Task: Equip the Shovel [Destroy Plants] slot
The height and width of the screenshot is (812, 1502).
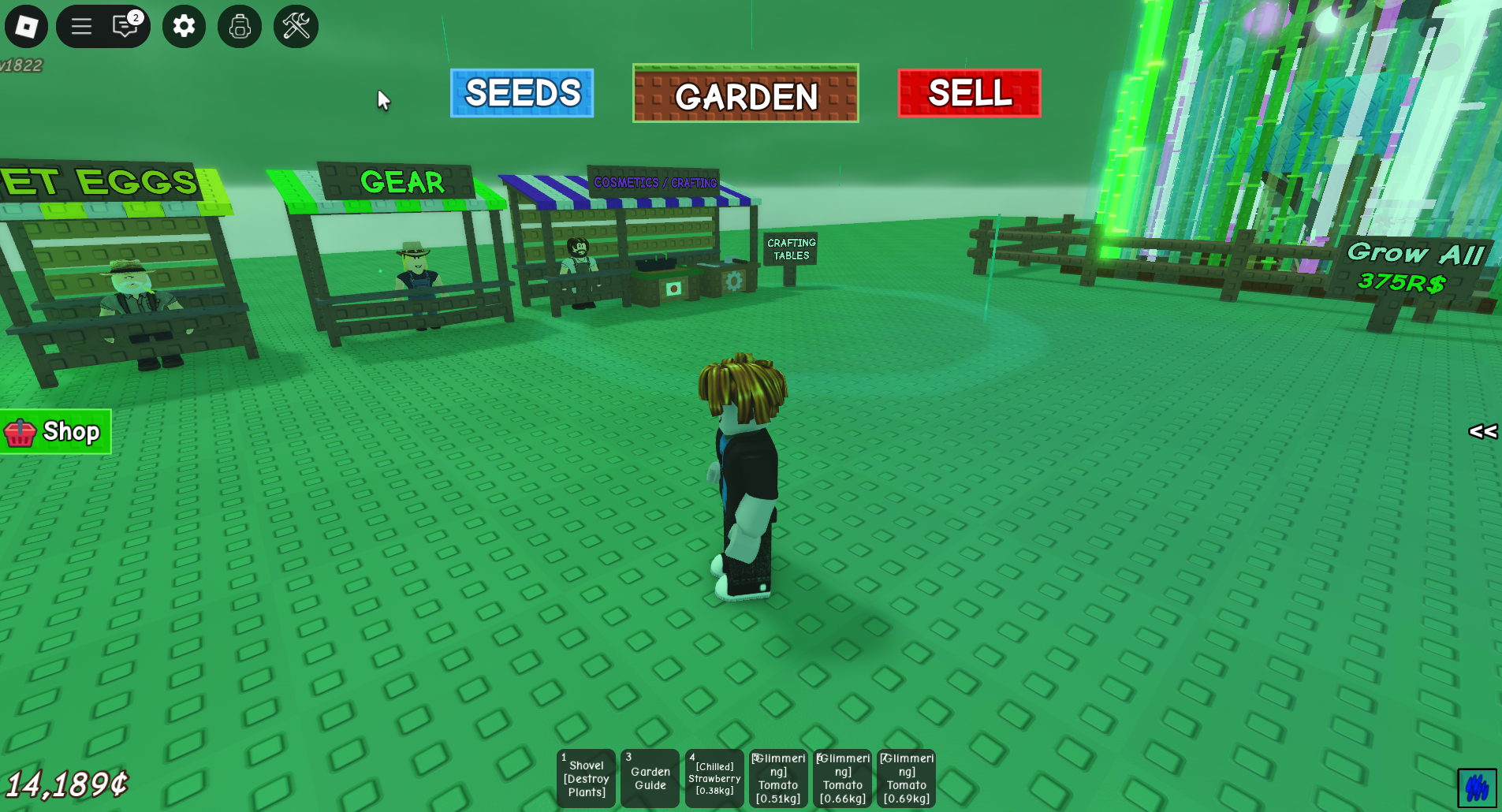Action: [587, 778]
